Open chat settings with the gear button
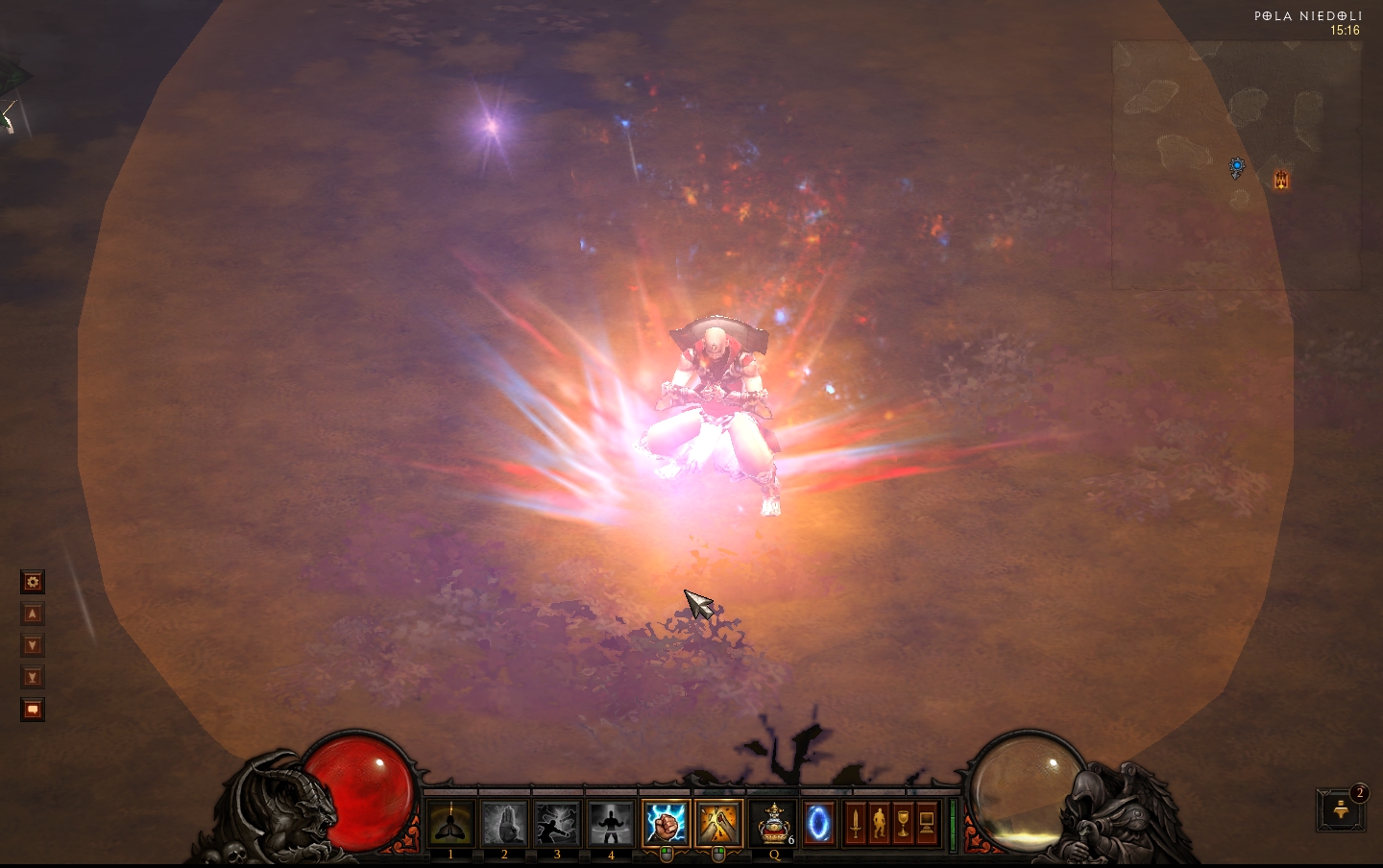 (x=33, y=582)
